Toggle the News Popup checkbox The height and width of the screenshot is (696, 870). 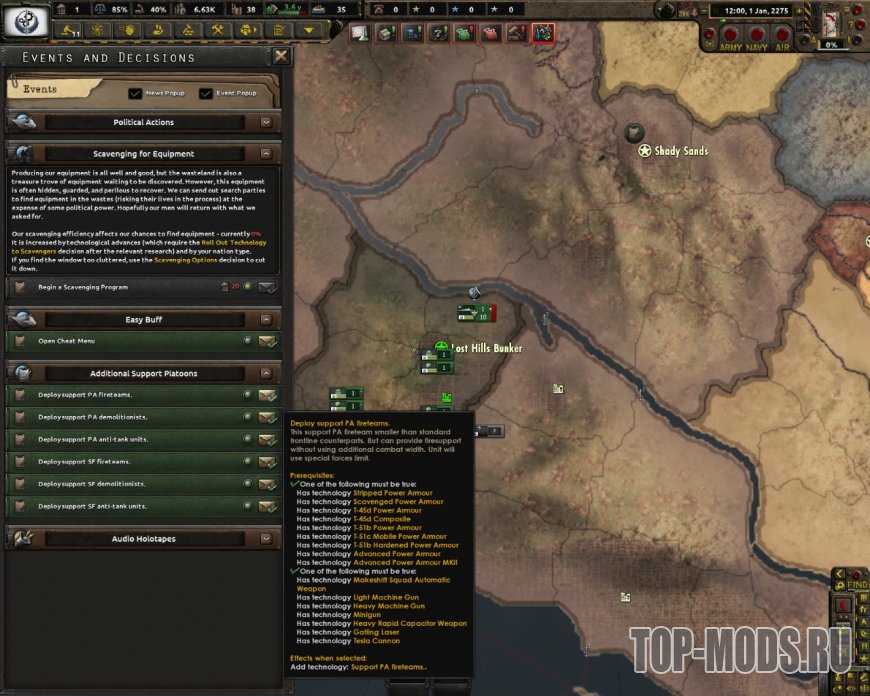click(136, 93)
